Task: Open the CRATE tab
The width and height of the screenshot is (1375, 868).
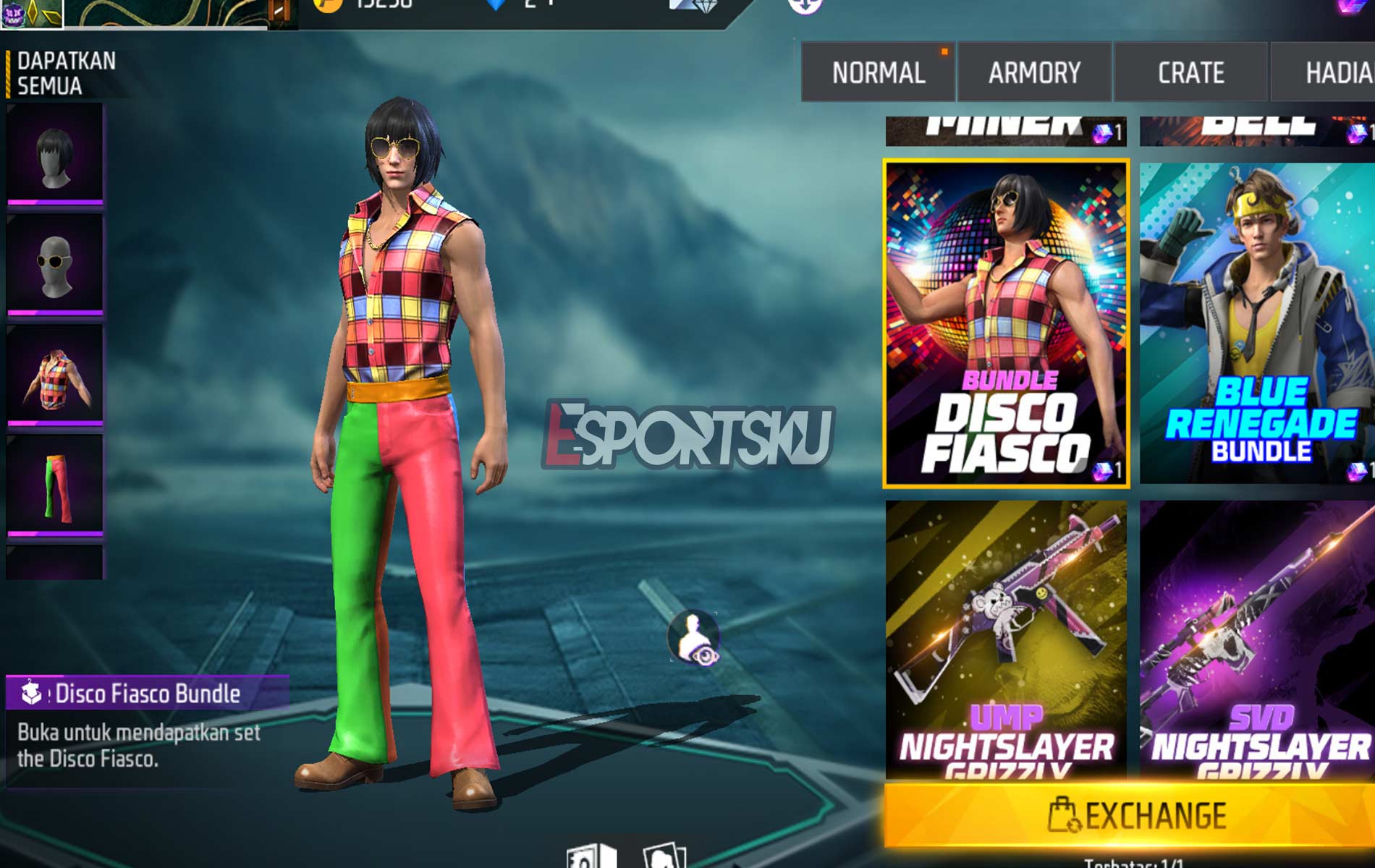Action: 1190,72
